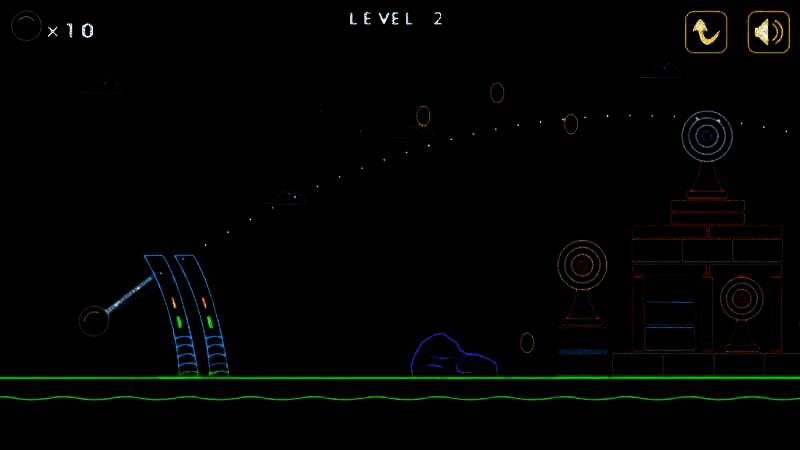Click the yellow curved-arrow restart button
The image size is (800, 450).
pos(706,32)
